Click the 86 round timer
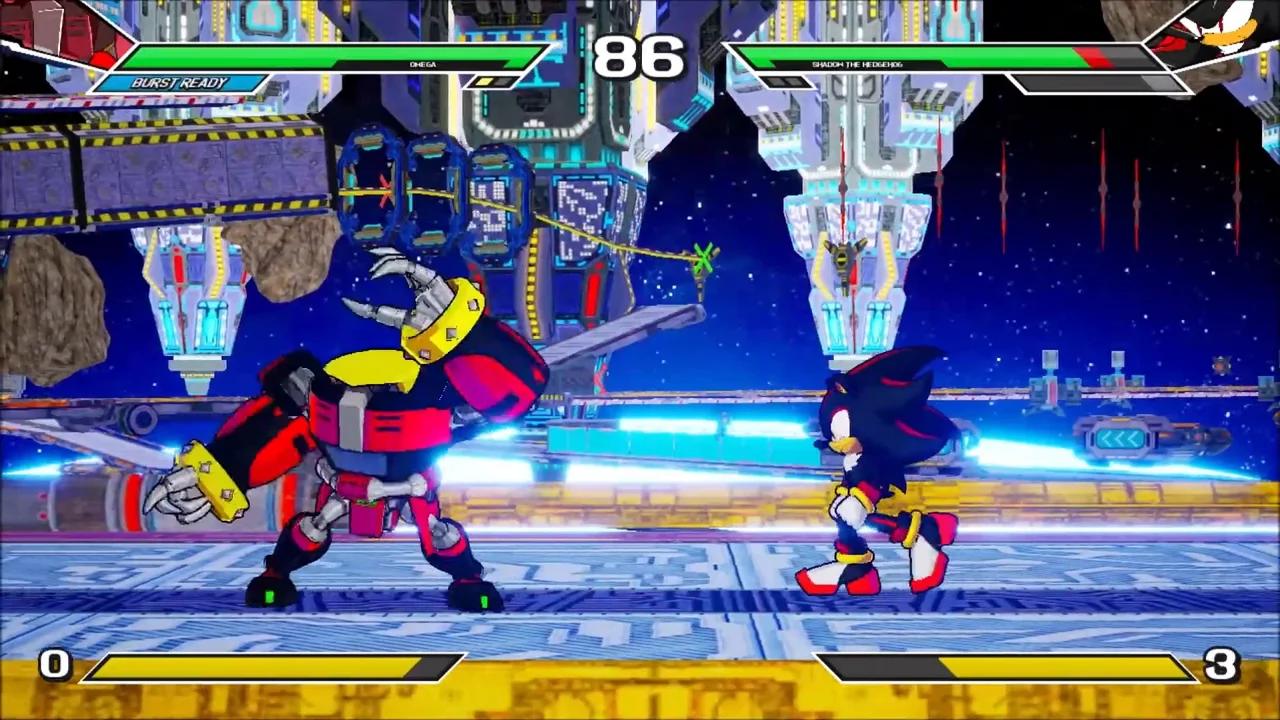Viewport: 1280px width, 720px height. [x=640, y=58]
